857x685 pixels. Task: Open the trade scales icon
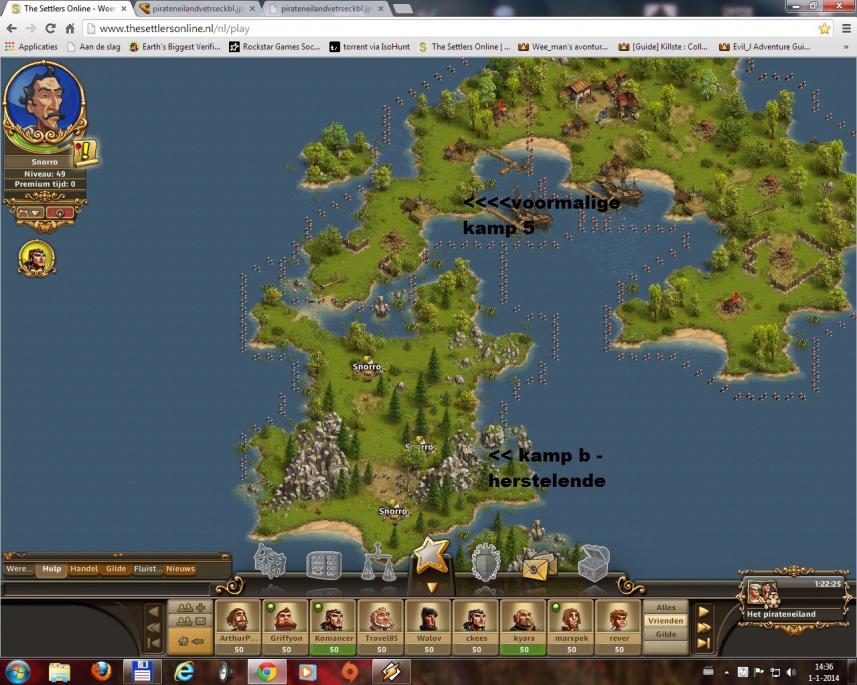pos(378,562)
